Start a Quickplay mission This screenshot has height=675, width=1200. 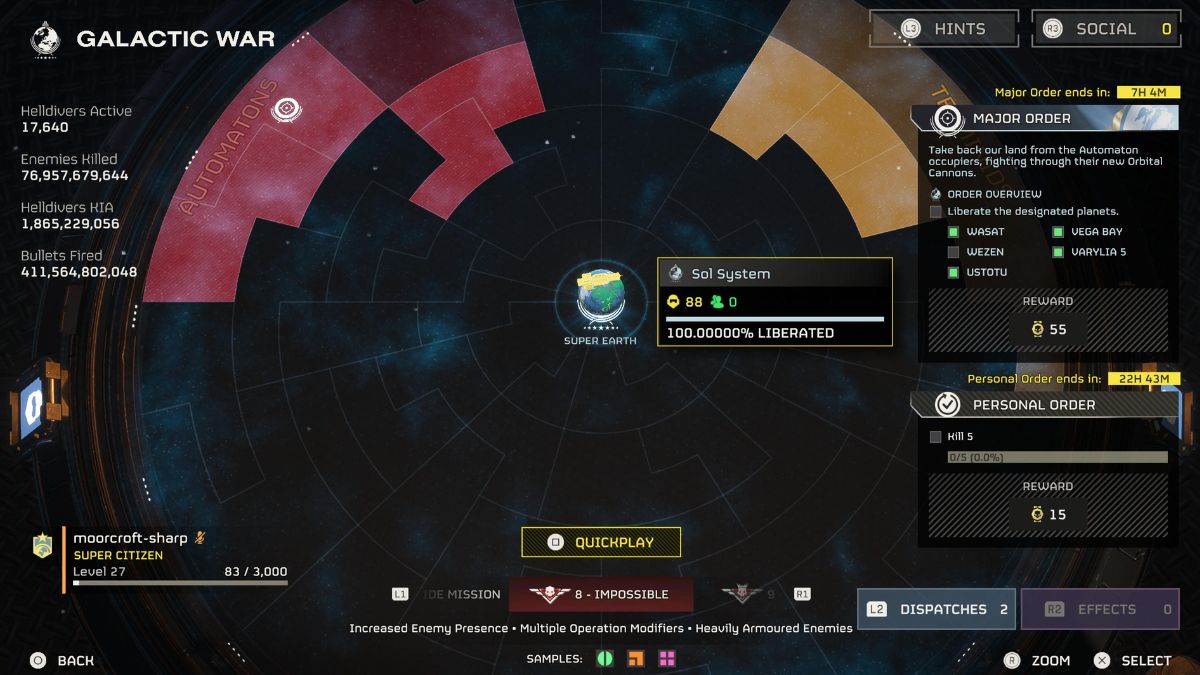(x=601, y=542)
